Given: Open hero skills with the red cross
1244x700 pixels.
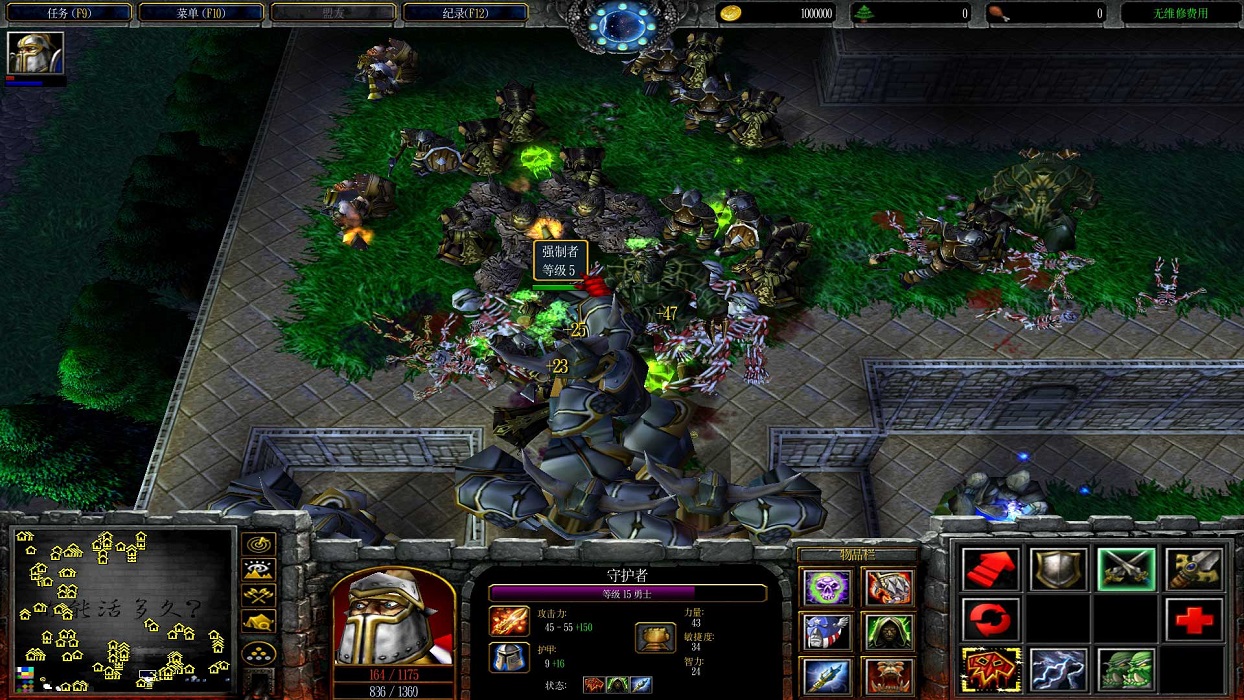Looking at the screenshot, I should coord(1193,620).
